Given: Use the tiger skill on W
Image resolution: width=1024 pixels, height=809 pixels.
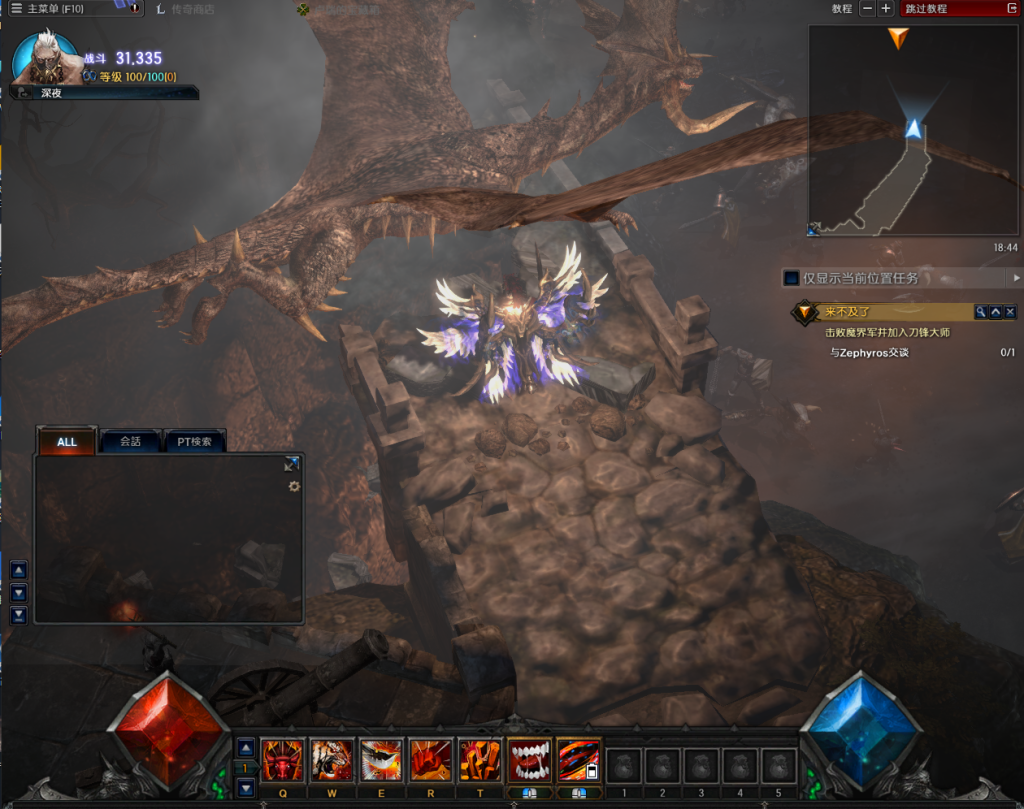Looking at the screenshot, I should coord(331,761).
